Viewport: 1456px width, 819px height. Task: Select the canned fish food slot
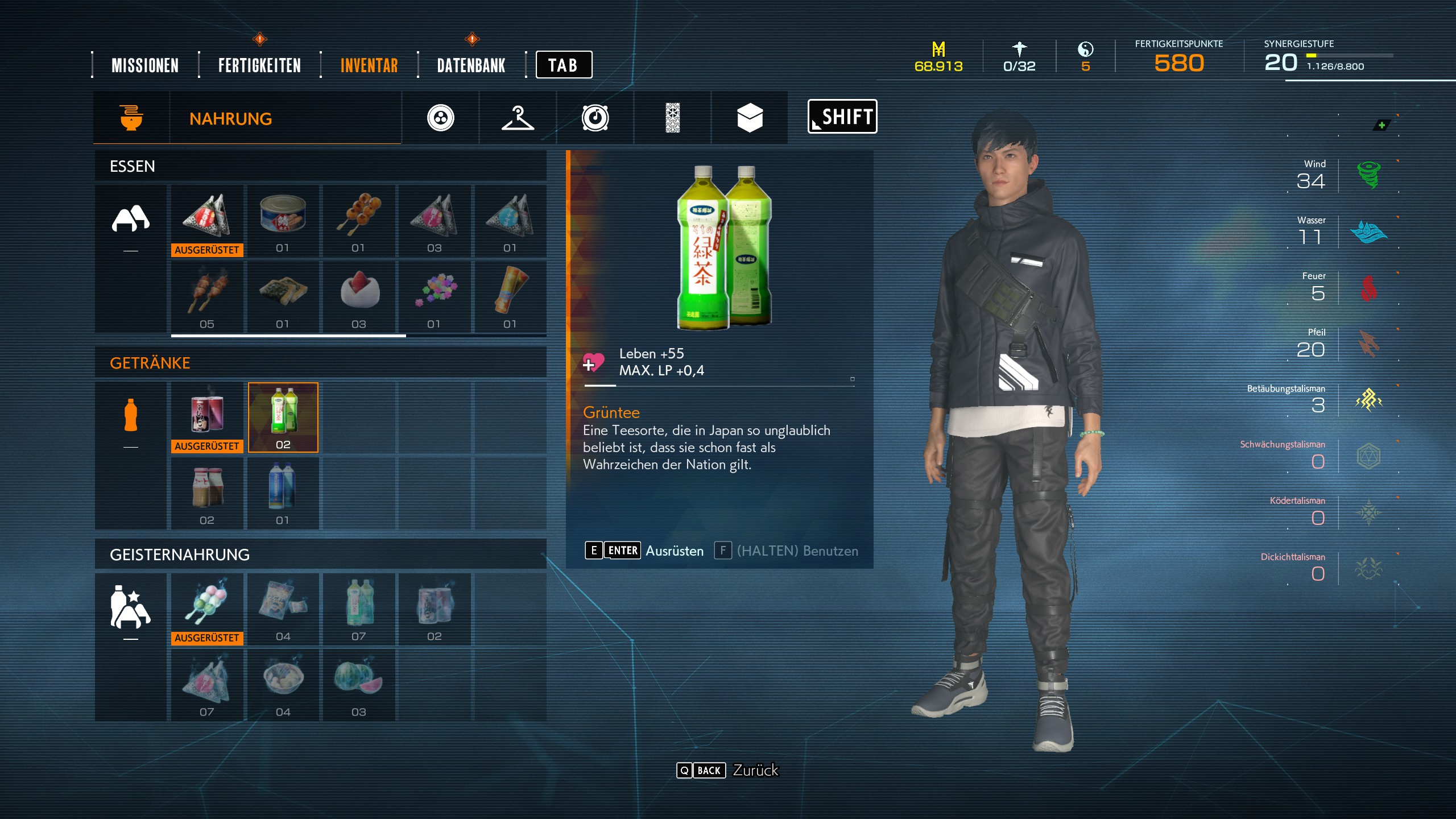(283, 221)
